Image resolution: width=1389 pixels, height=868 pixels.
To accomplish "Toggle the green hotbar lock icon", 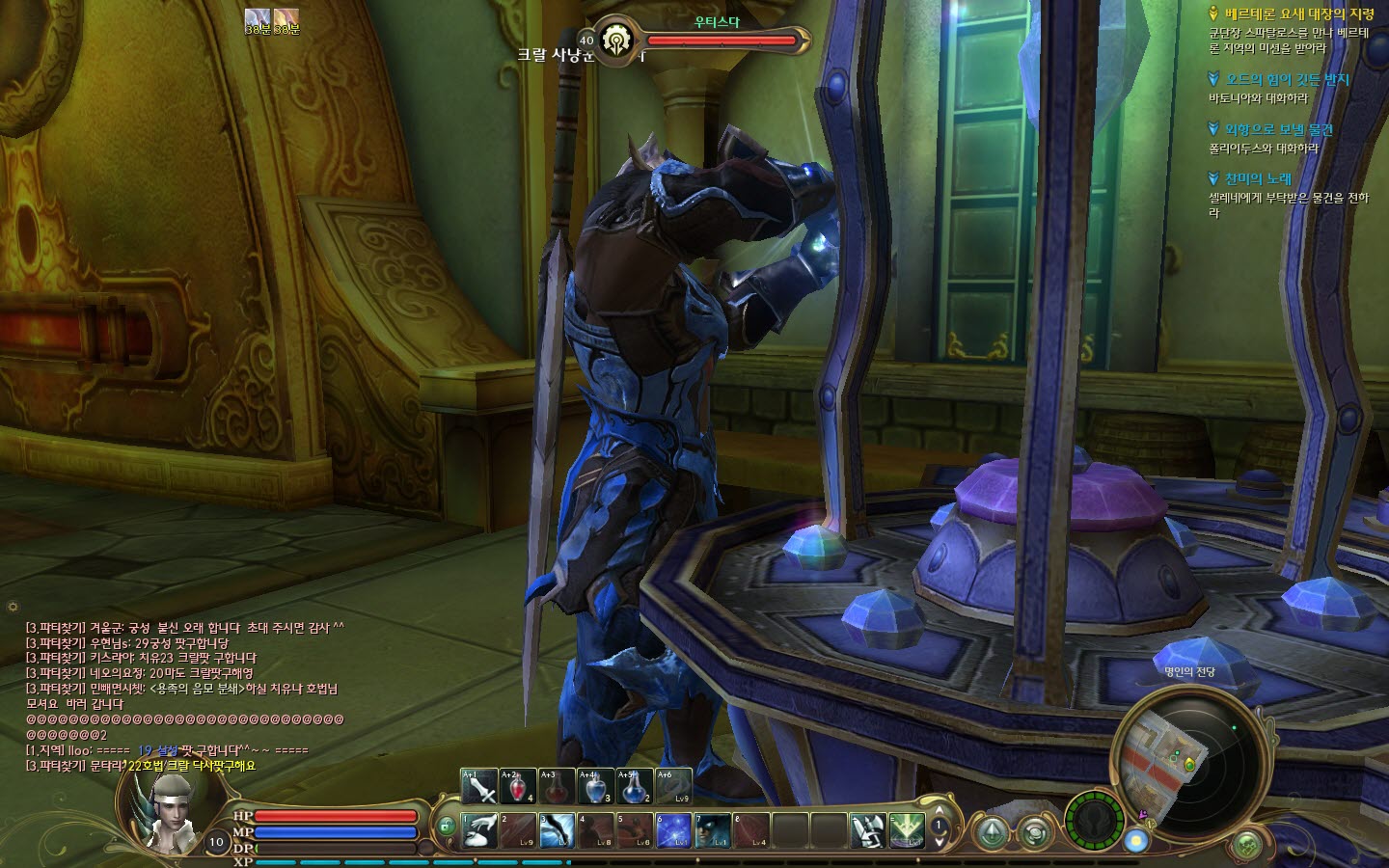I will point(446,827).
